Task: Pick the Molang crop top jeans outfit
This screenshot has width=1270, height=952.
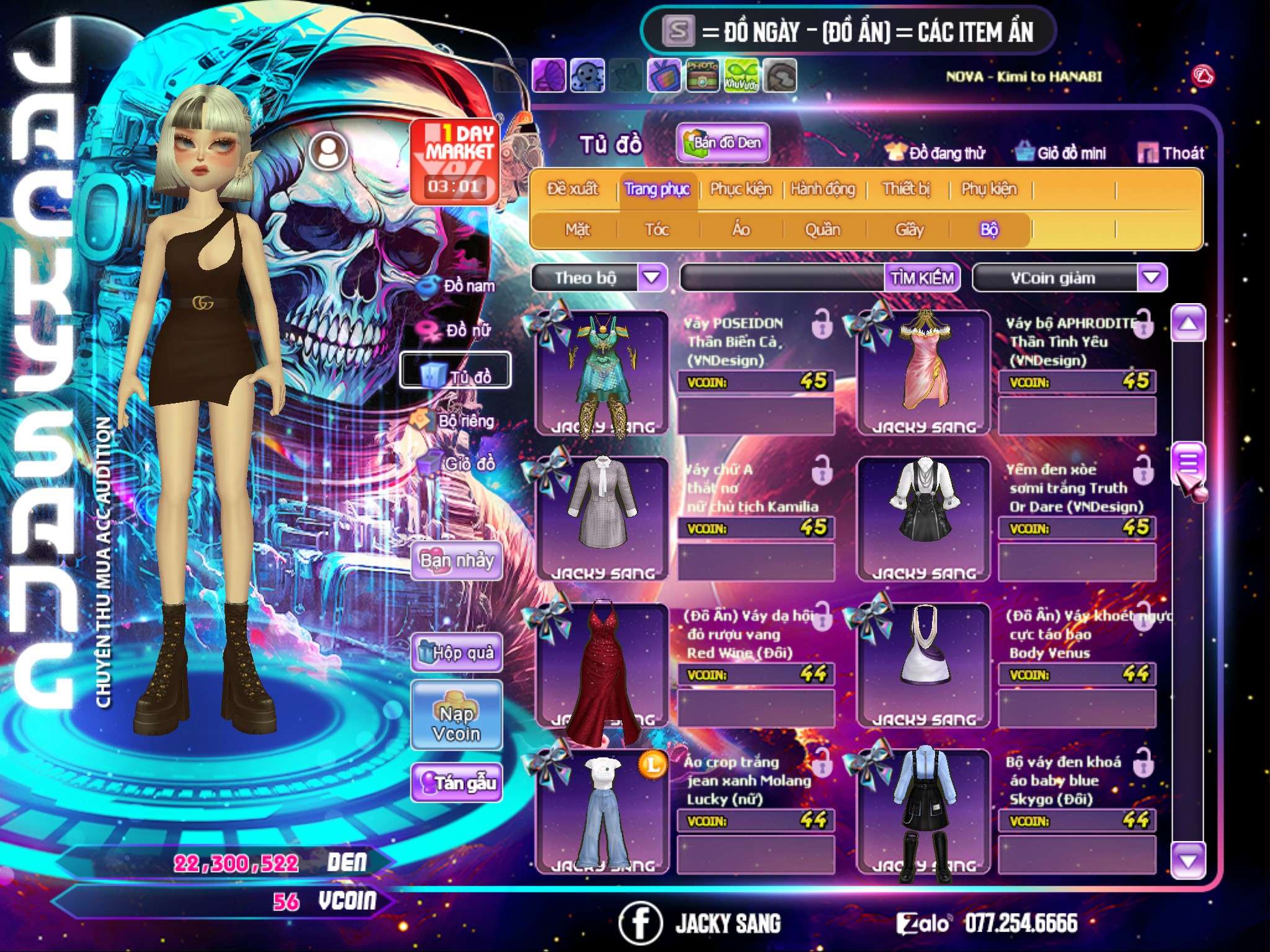Action: (602, 811)
